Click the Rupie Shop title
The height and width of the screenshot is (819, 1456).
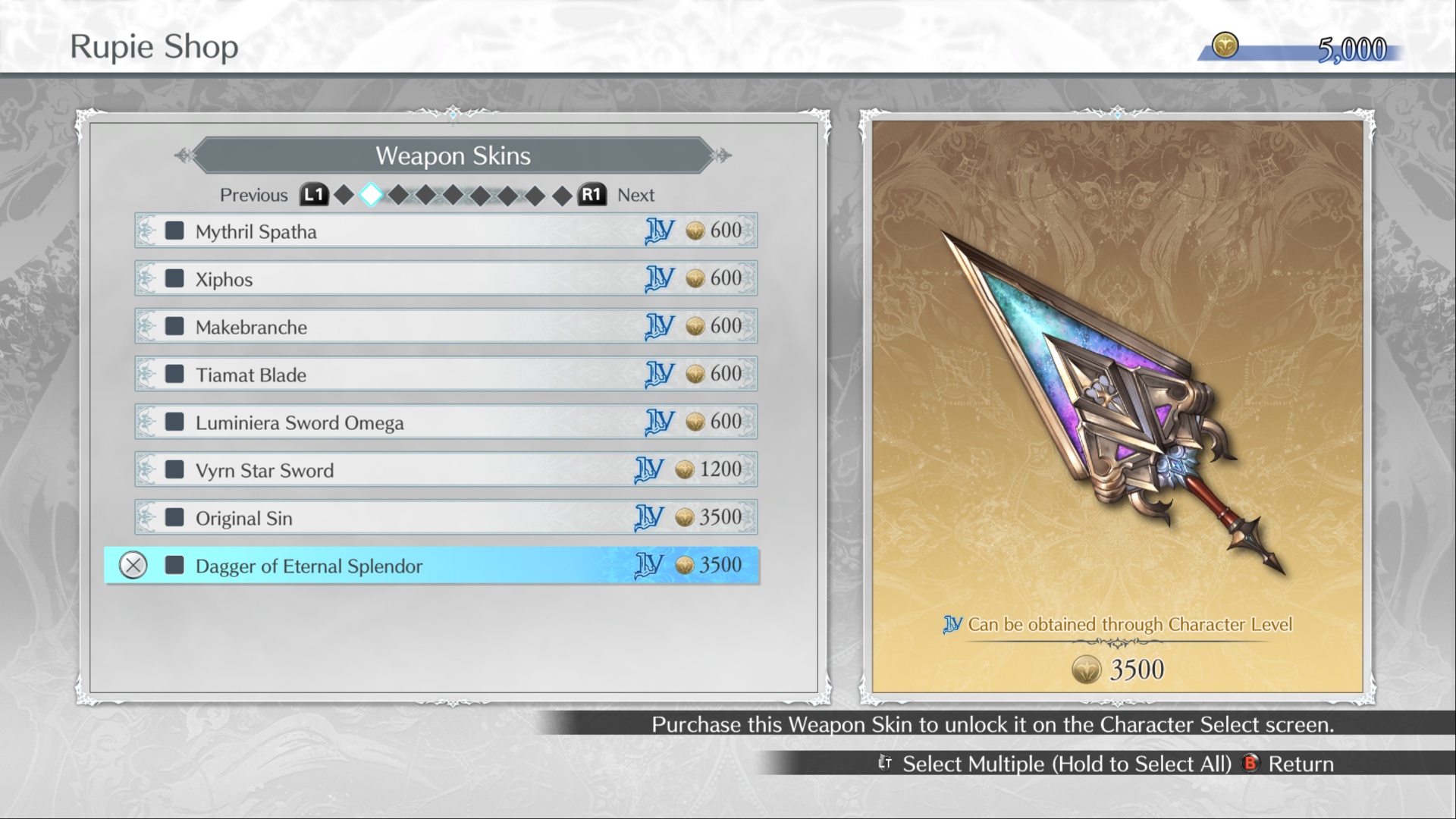pyautogui.click(x=154, y=46)
